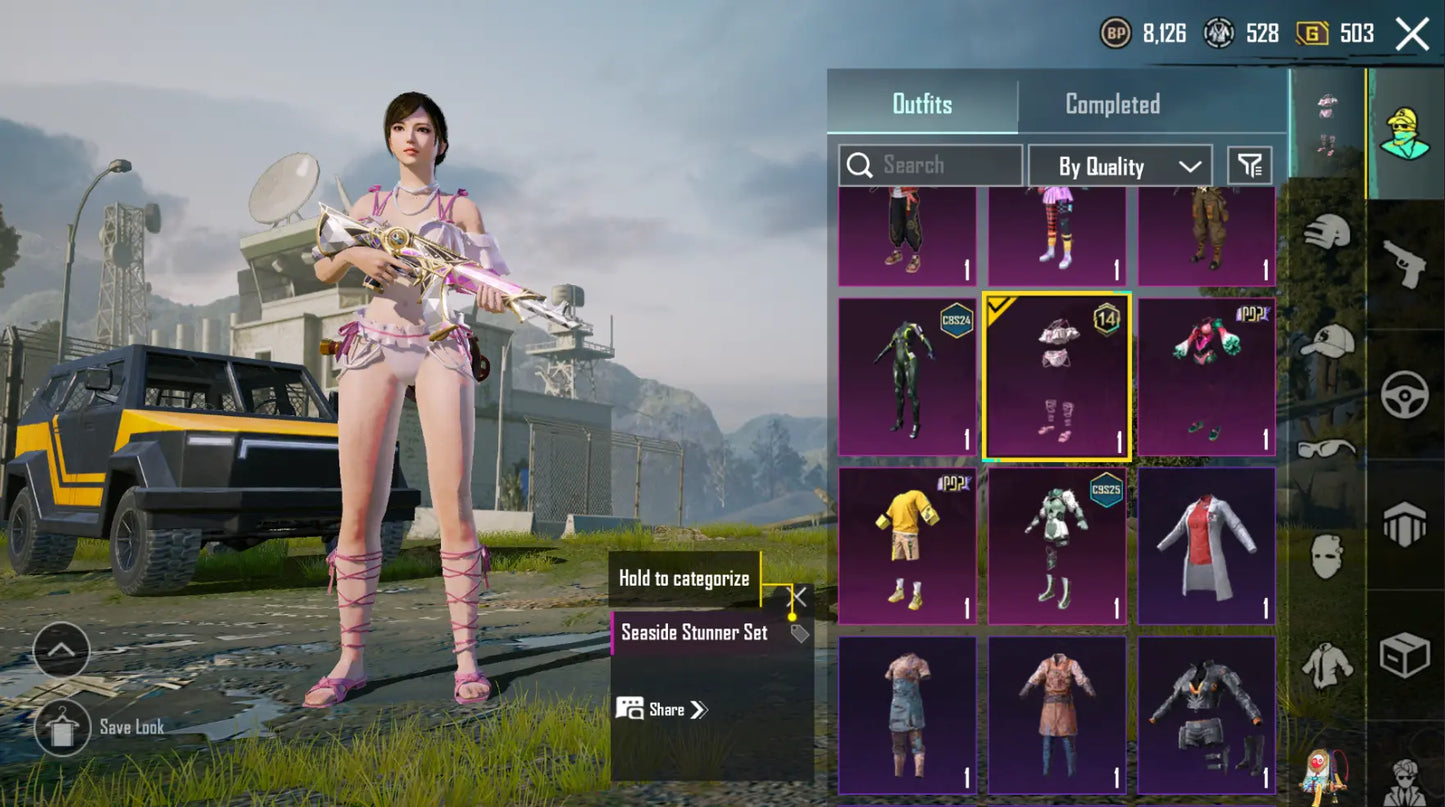Switch to the Completed tab
Screen dimensions: 1445x807
tap(1112, 104)
